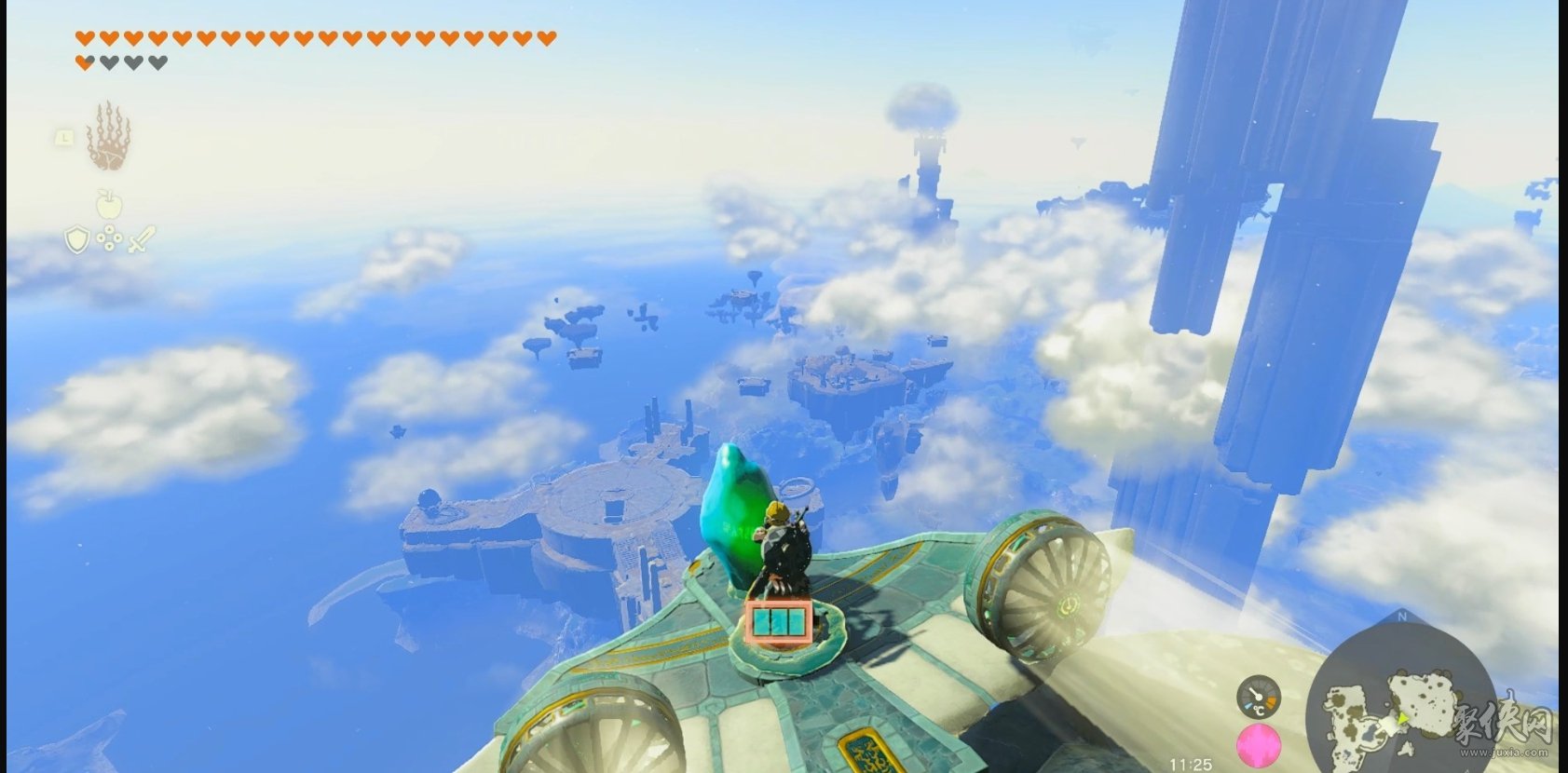Click the temperature gauge icon
The image size is (1568, 773).
1259,697
